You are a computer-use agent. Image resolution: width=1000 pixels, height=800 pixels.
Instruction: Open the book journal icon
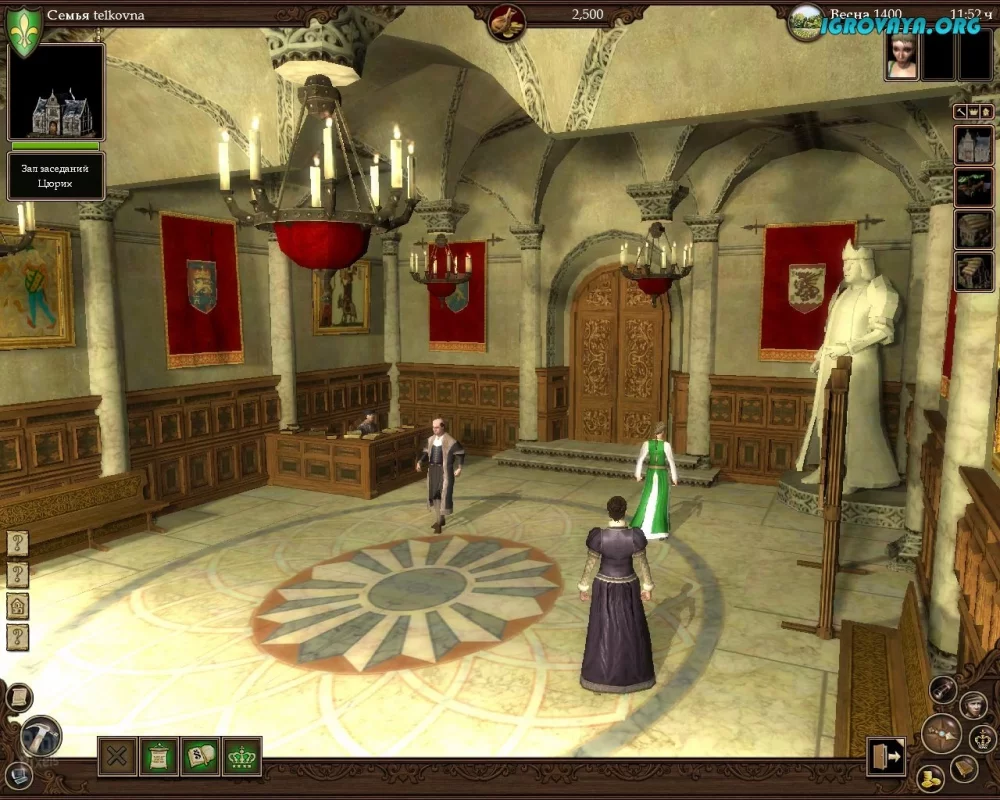pos(965,767)
